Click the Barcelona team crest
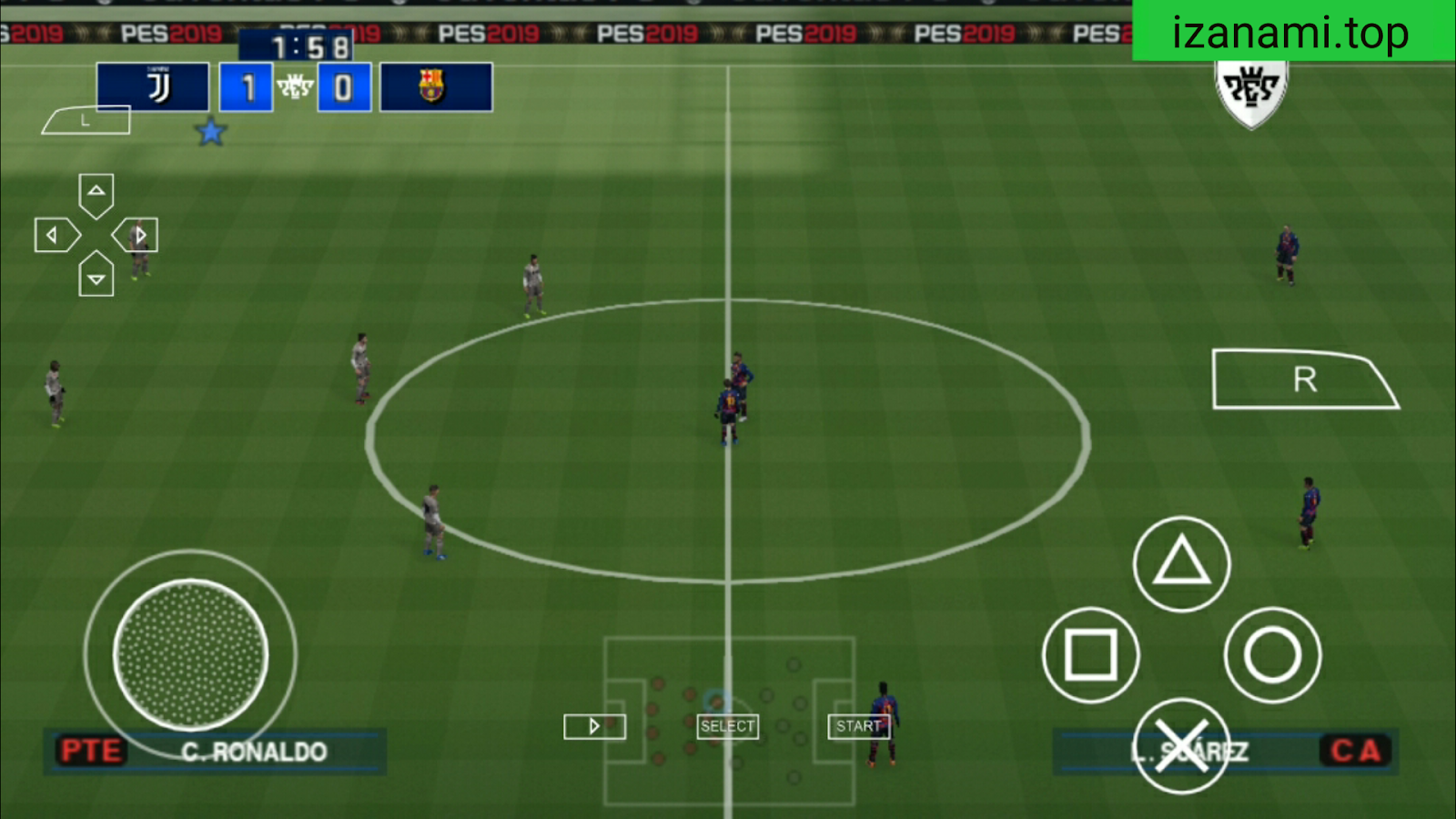The width and height of the screenshot is (1456, 819). click(x=433, y=86)
